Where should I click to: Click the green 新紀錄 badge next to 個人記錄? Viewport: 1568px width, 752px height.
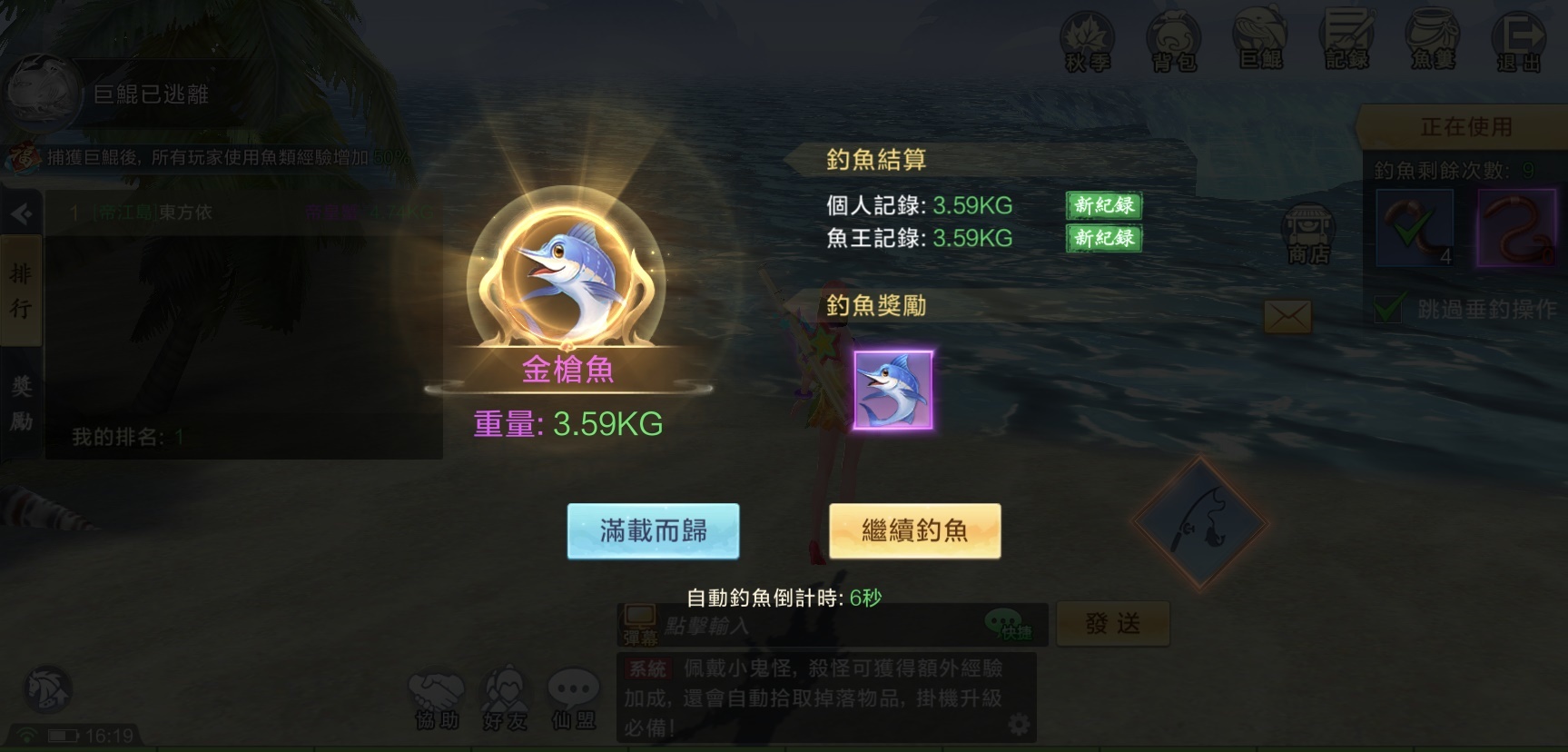[1102, 206]
